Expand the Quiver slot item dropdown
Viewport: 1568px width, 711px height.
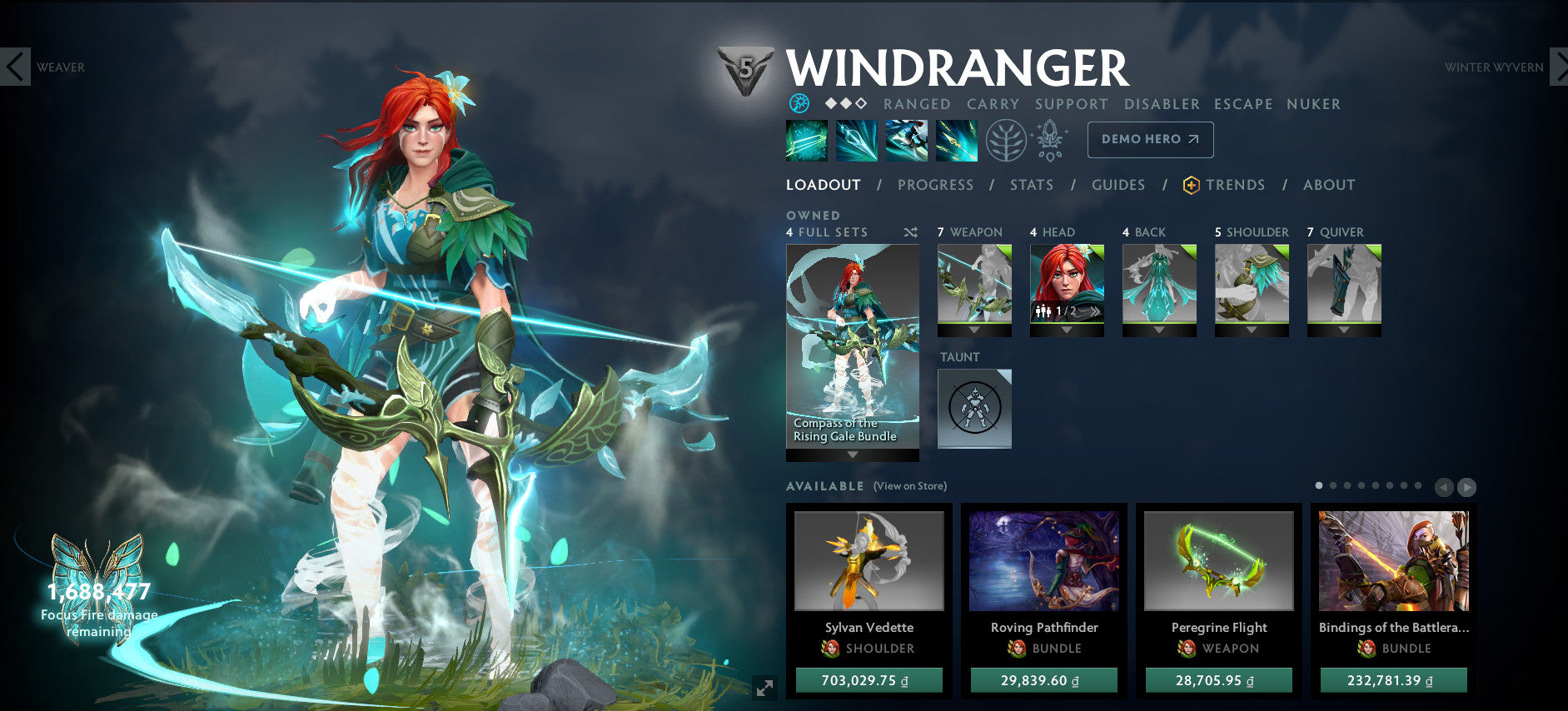1343,331
